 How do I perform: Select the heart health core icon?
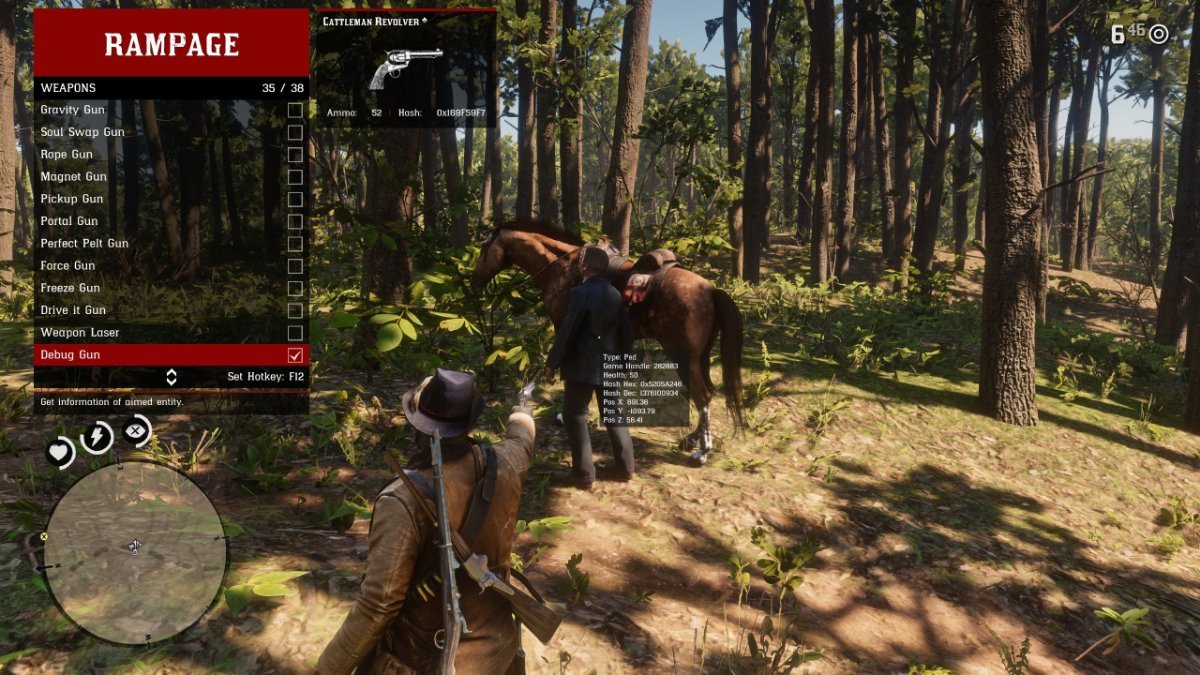61,453
